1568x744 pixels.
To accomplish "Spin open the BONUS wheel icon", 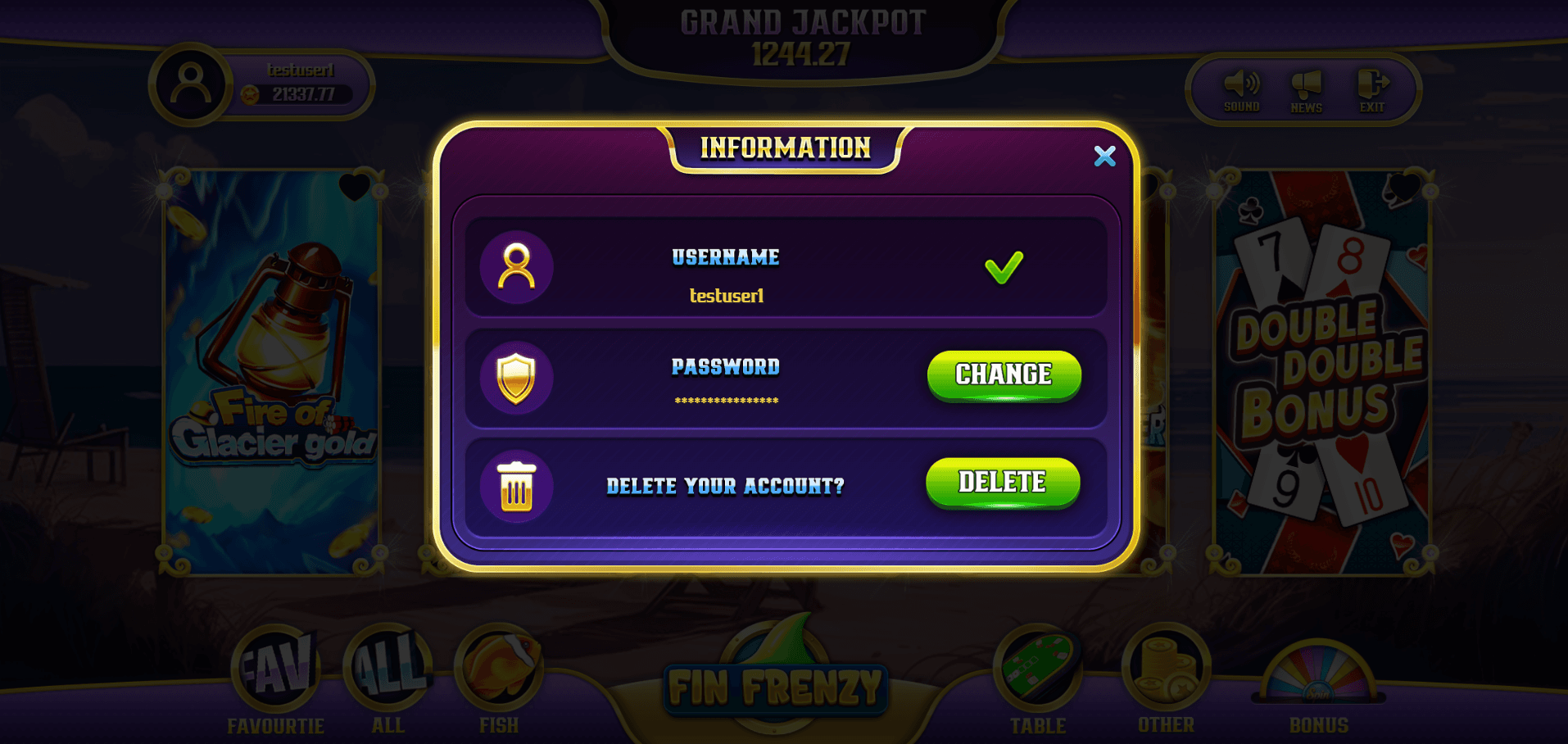I will (1317, 675).
